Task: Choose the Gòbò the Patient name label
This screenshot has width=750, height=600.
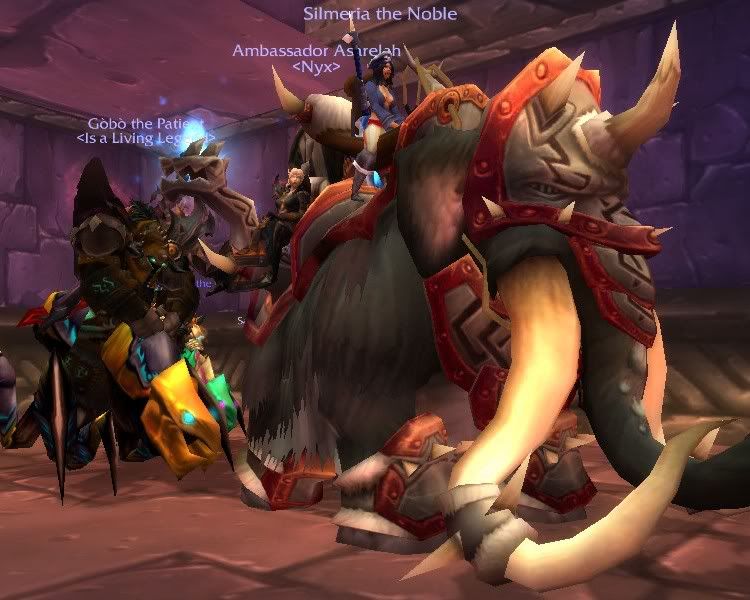Action: (146, 122)
